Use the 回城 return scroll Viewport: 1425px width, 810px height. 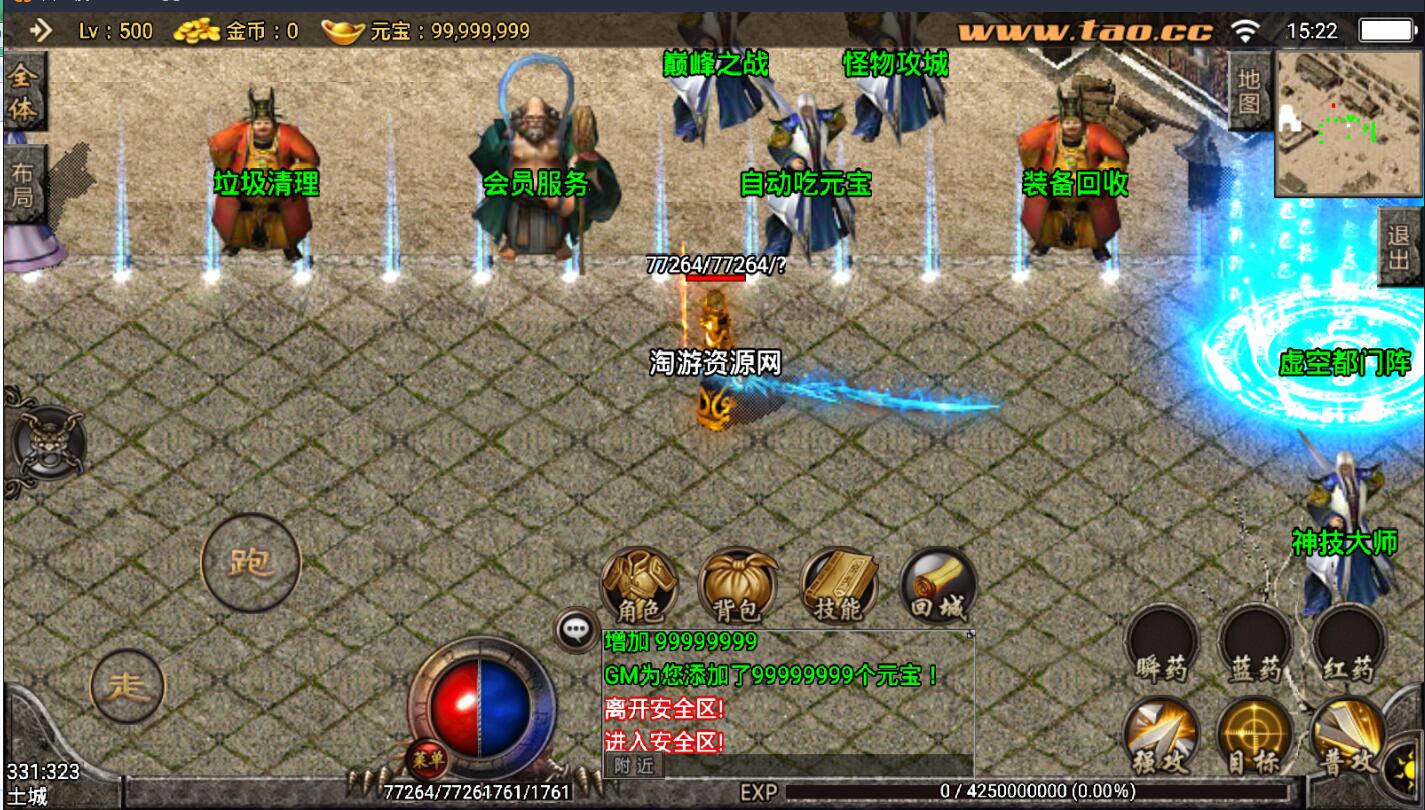tap(937, 587)
